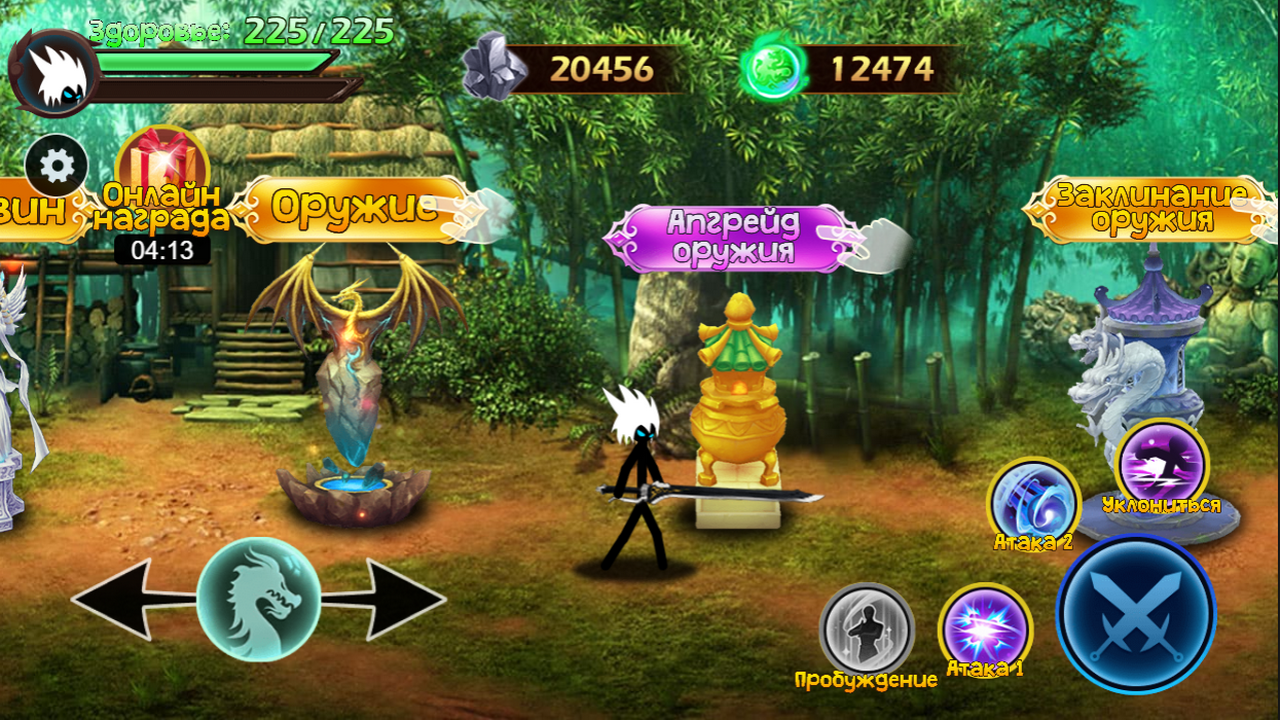The width and height of the screenshot is (1280, 720).
Task: Open the settings gear icon
Action: click(x=55, y=163)
